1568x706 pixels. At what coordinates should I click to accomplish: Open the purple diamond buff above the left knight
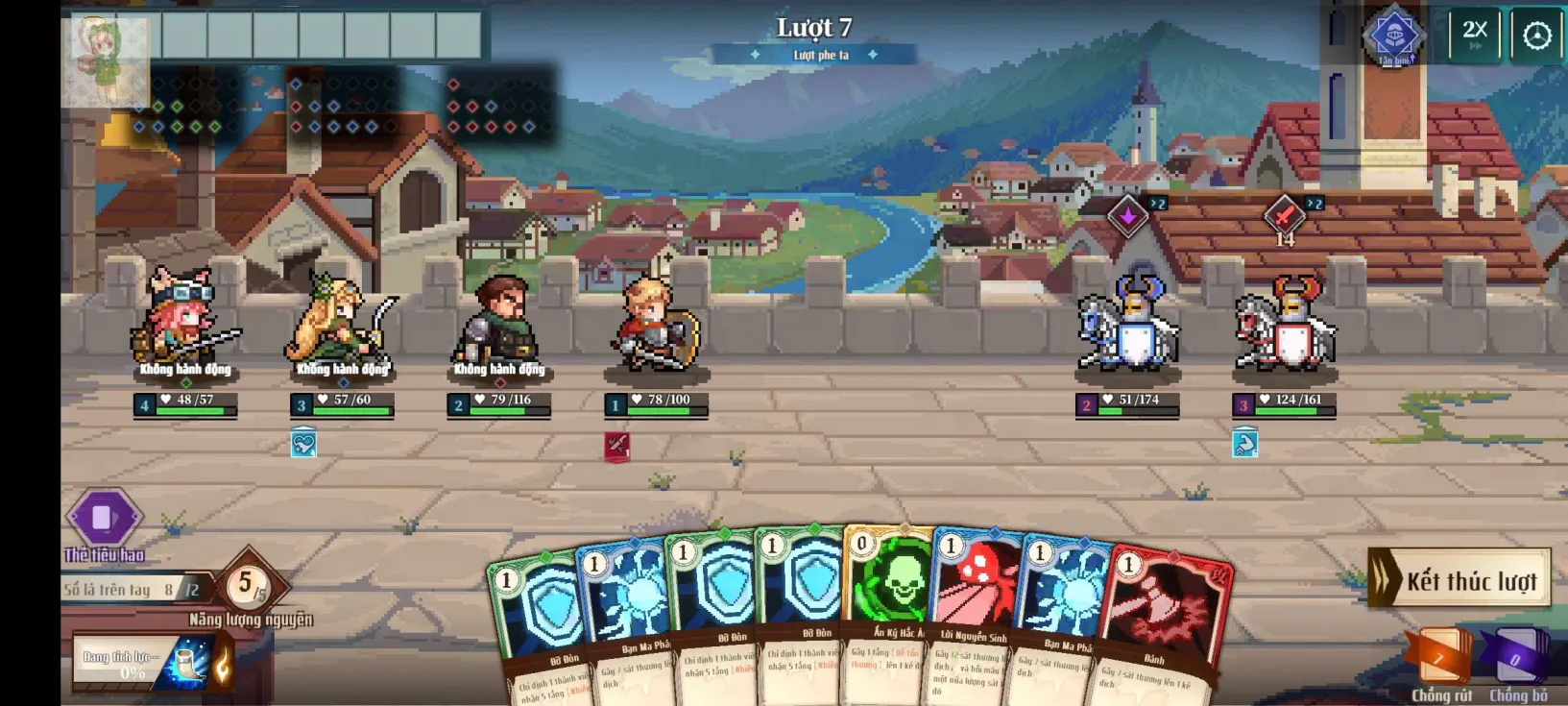click(x=1128, y=216)
